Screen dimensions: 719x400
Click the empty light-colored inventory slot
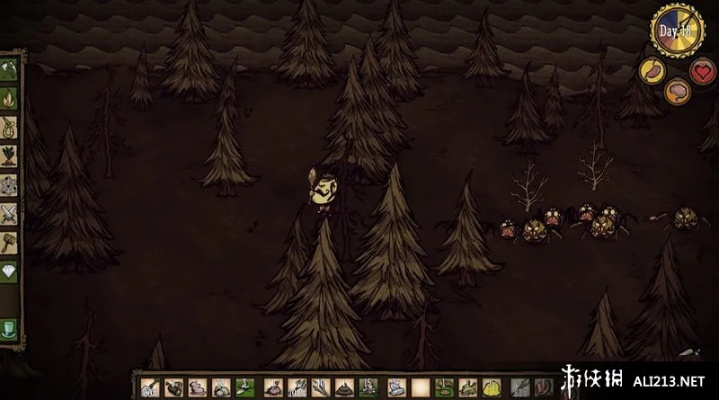pos(420,388)
